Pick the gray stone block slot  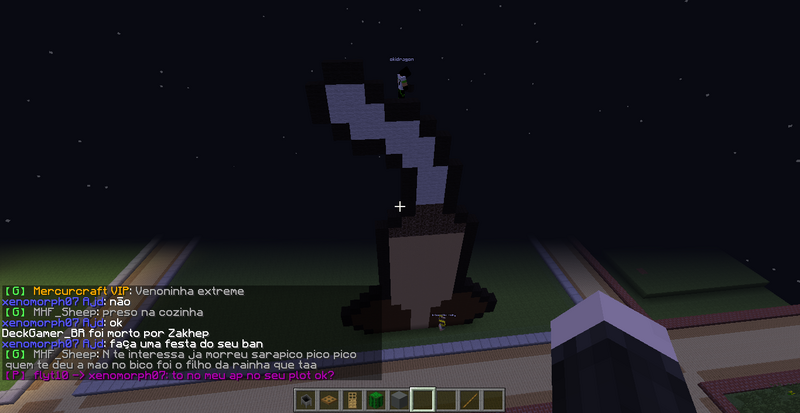pyautogui.click(x=397, y=400)
